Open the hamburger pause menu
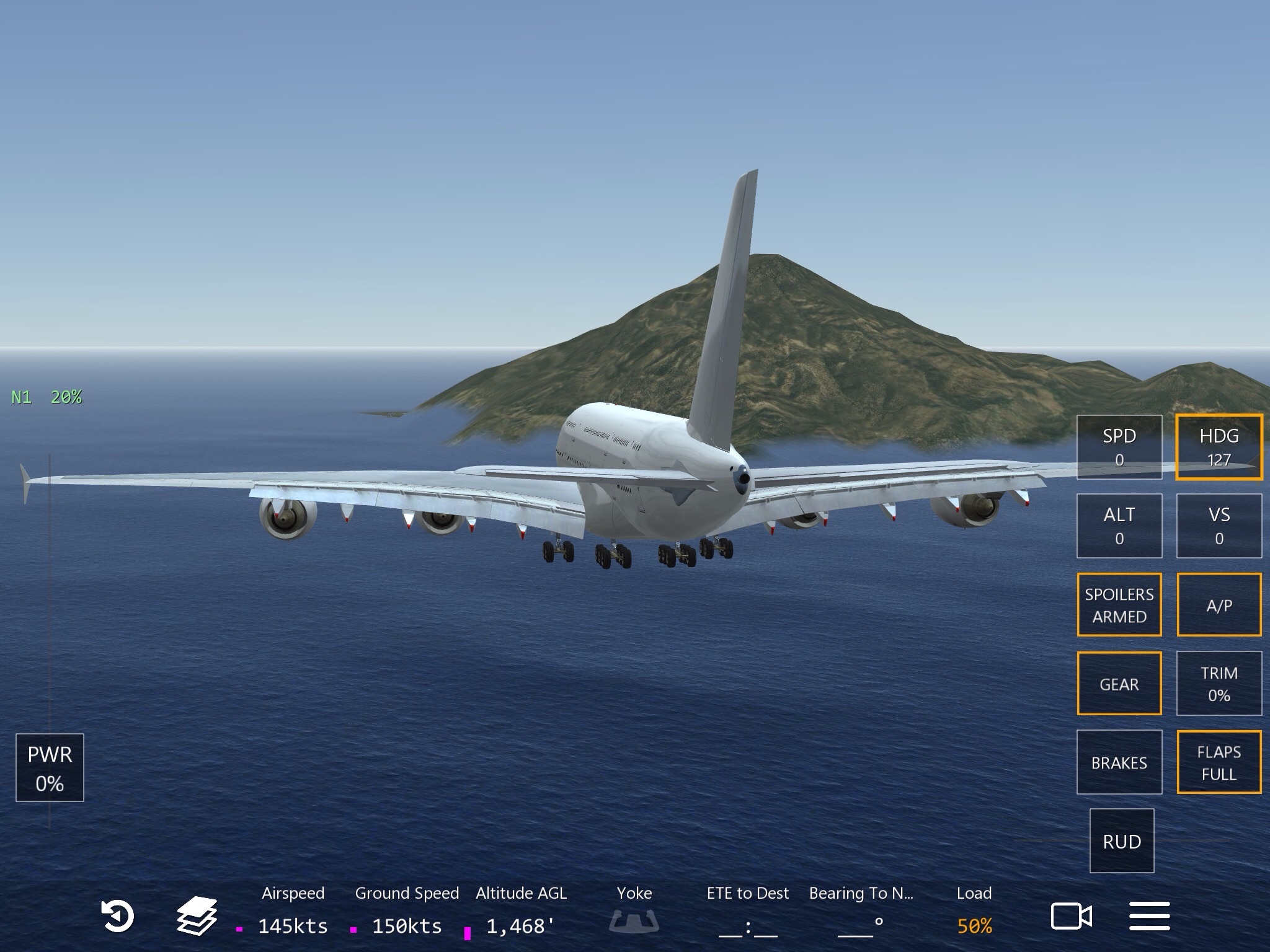The image size is (1270, 952). (x=1149, y=916)
